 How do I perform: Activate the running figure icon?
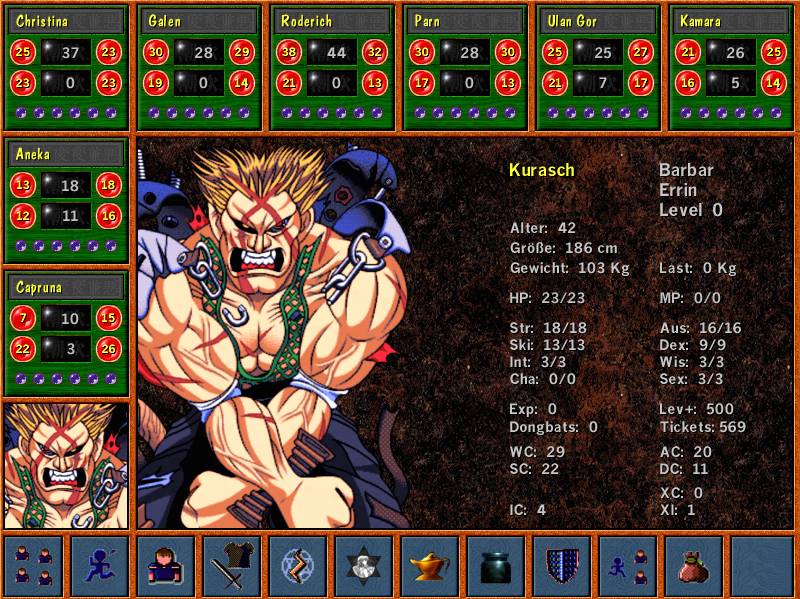point(100,566)
